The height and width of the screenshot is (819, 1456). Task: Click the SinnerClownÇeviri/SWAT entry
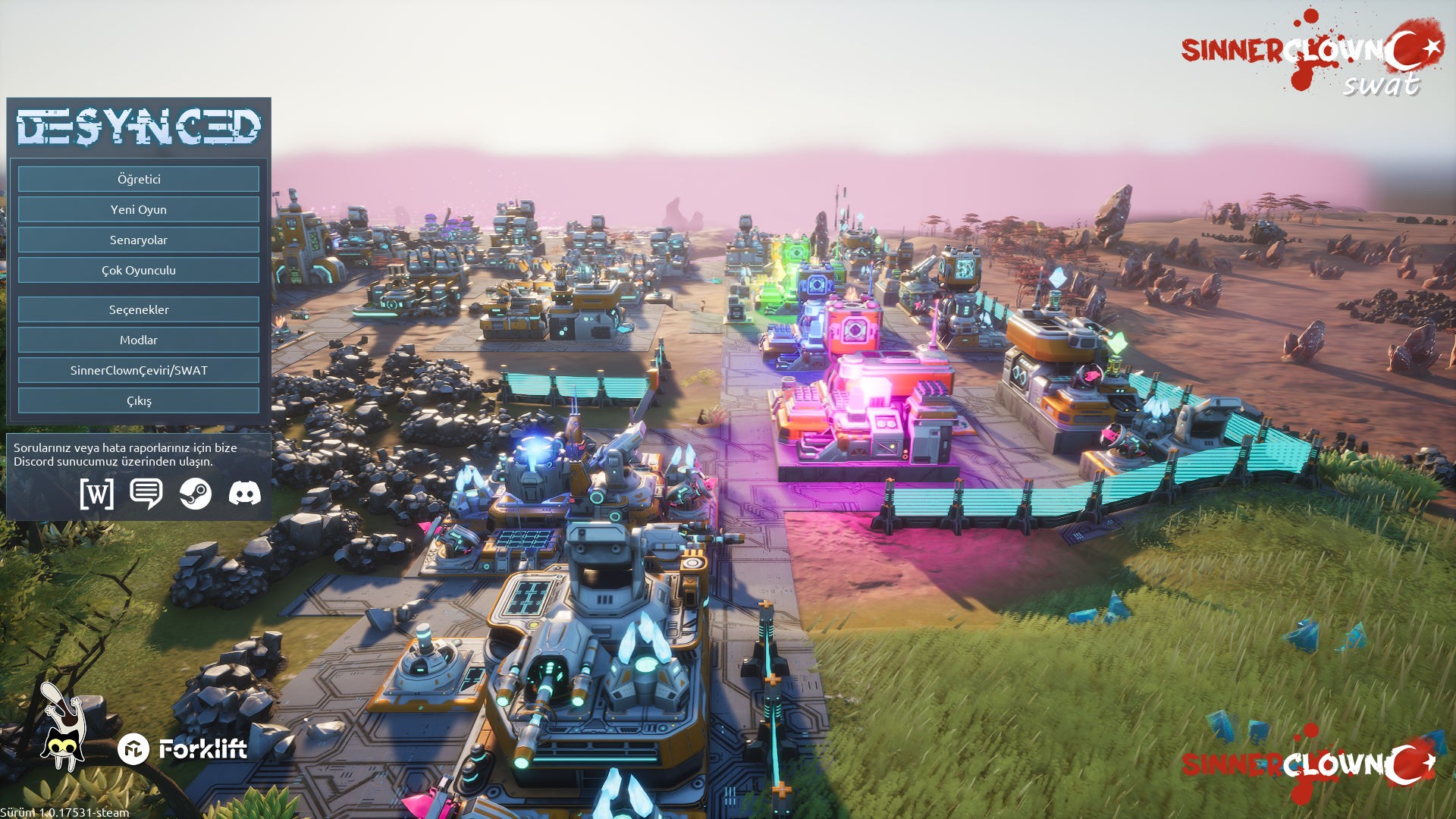139,370
